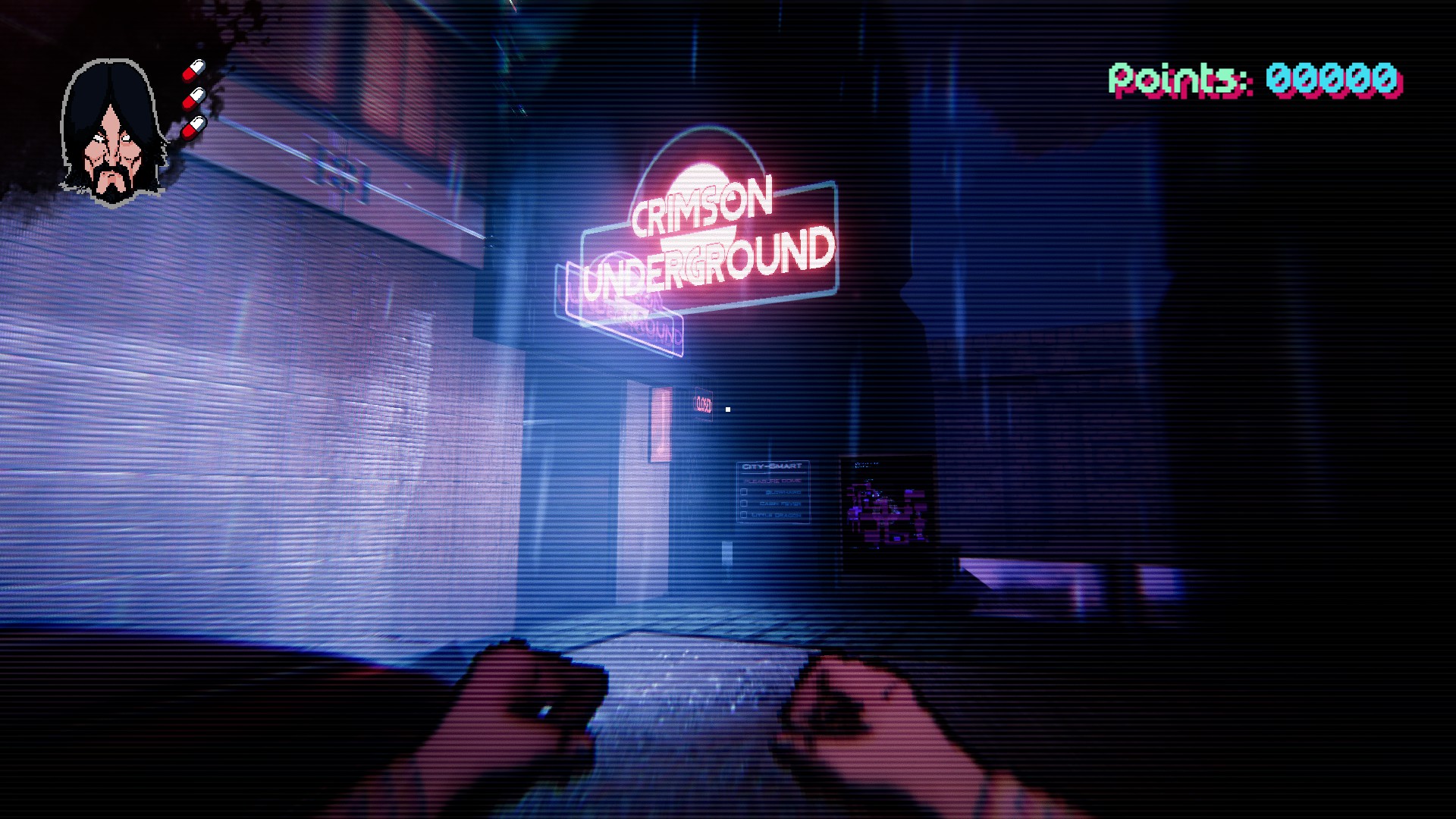Select the topmost red pill icon
1456x819 pixels.
point(193,71)
